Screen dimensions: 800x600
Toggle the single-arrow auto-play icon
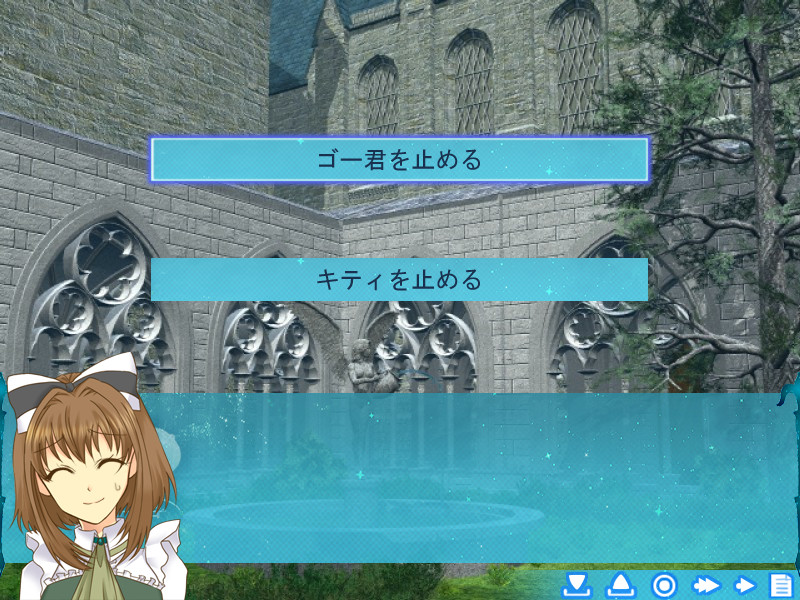coord(744,585)
